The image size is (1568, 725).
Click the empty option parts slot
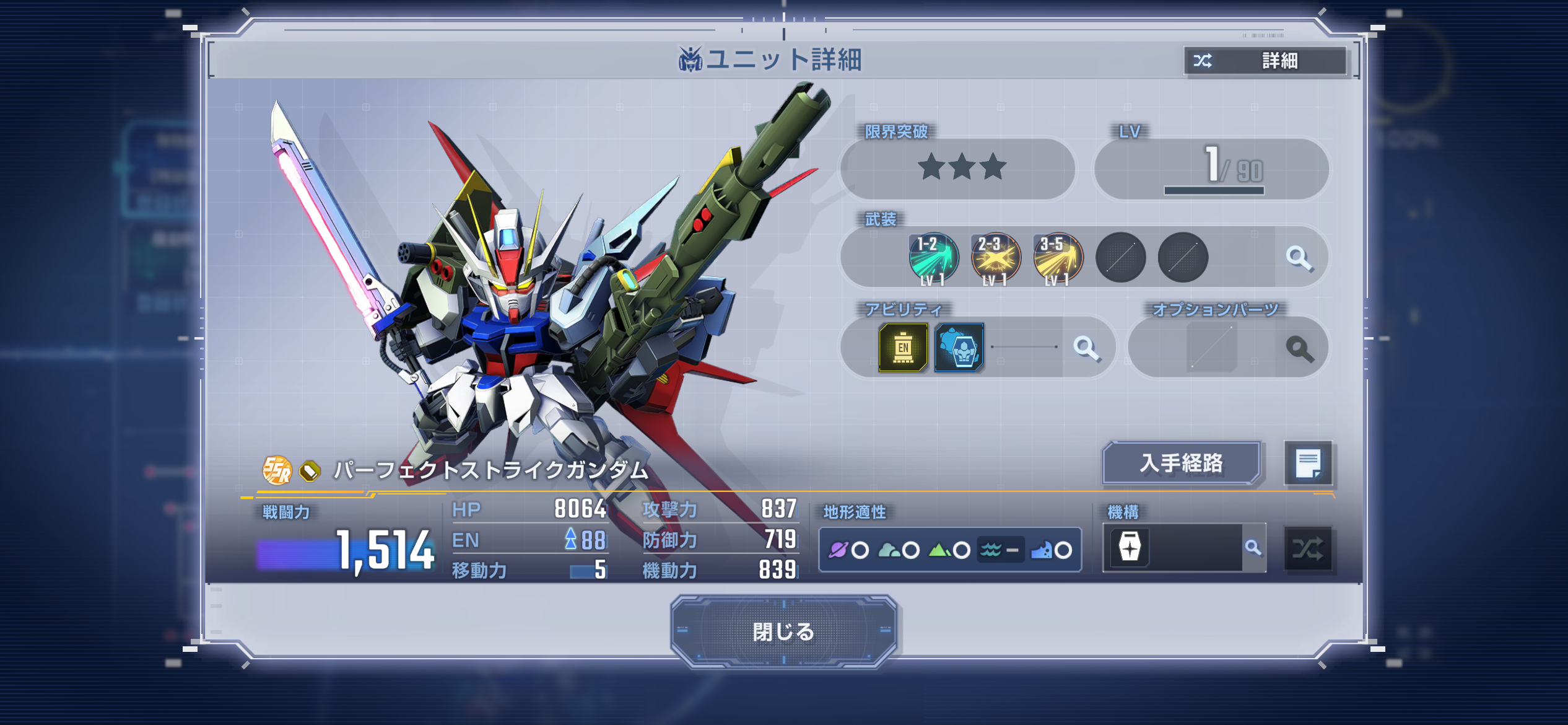[1211, 348]
